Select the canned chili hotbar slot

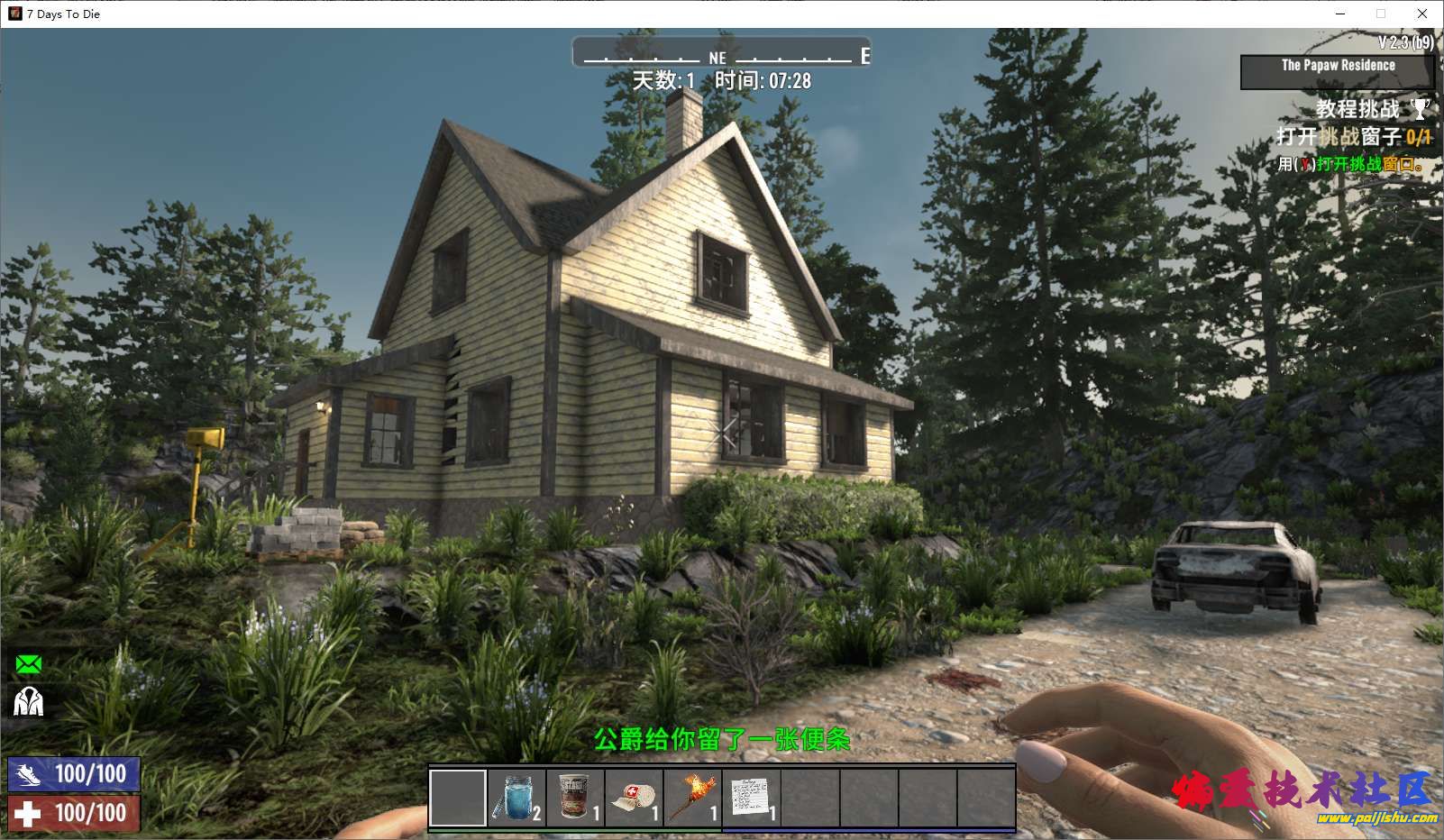(x=575, y=798)
